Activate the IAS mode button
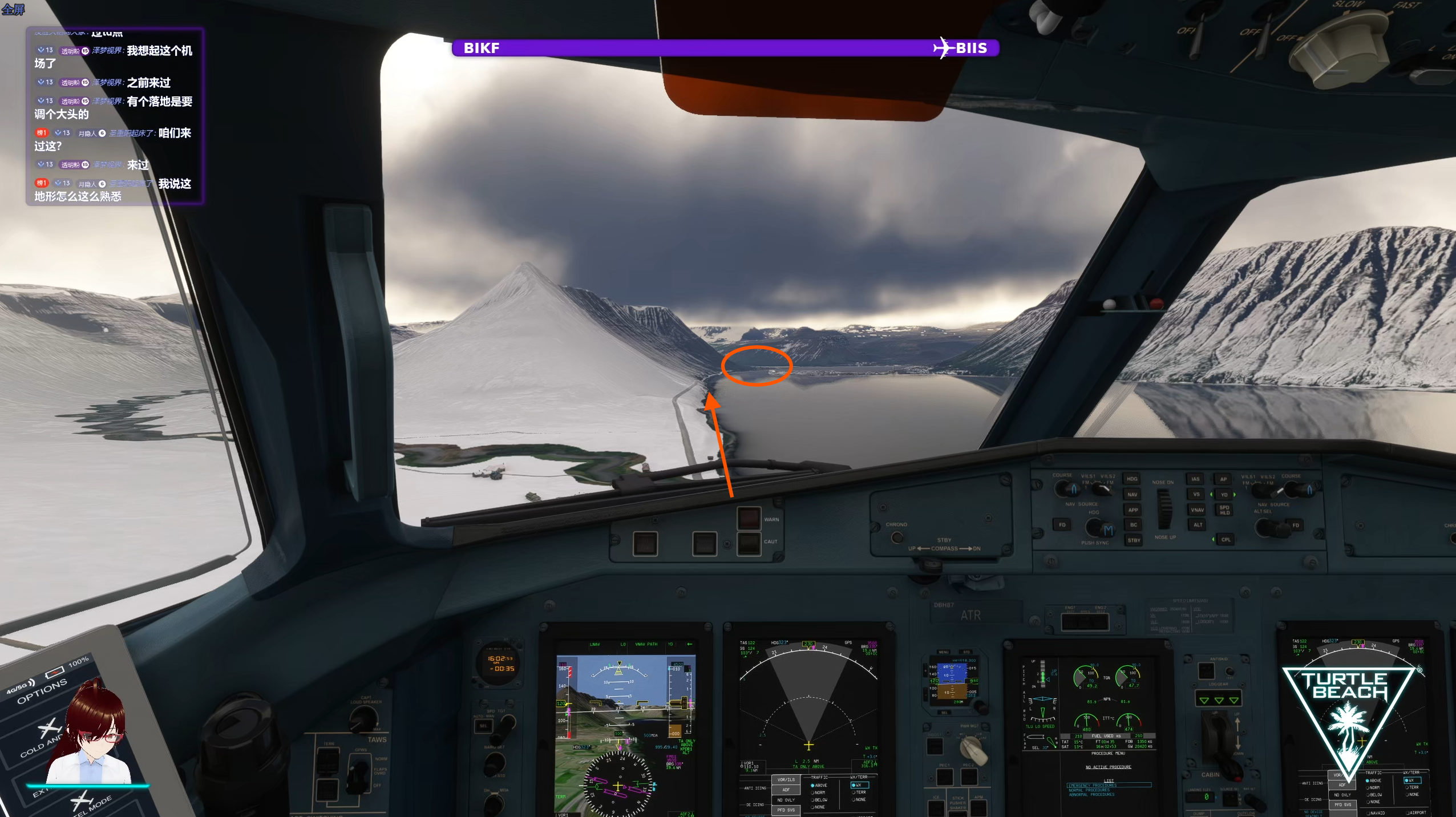1456x817 pixels. (x=1195, y=479)
